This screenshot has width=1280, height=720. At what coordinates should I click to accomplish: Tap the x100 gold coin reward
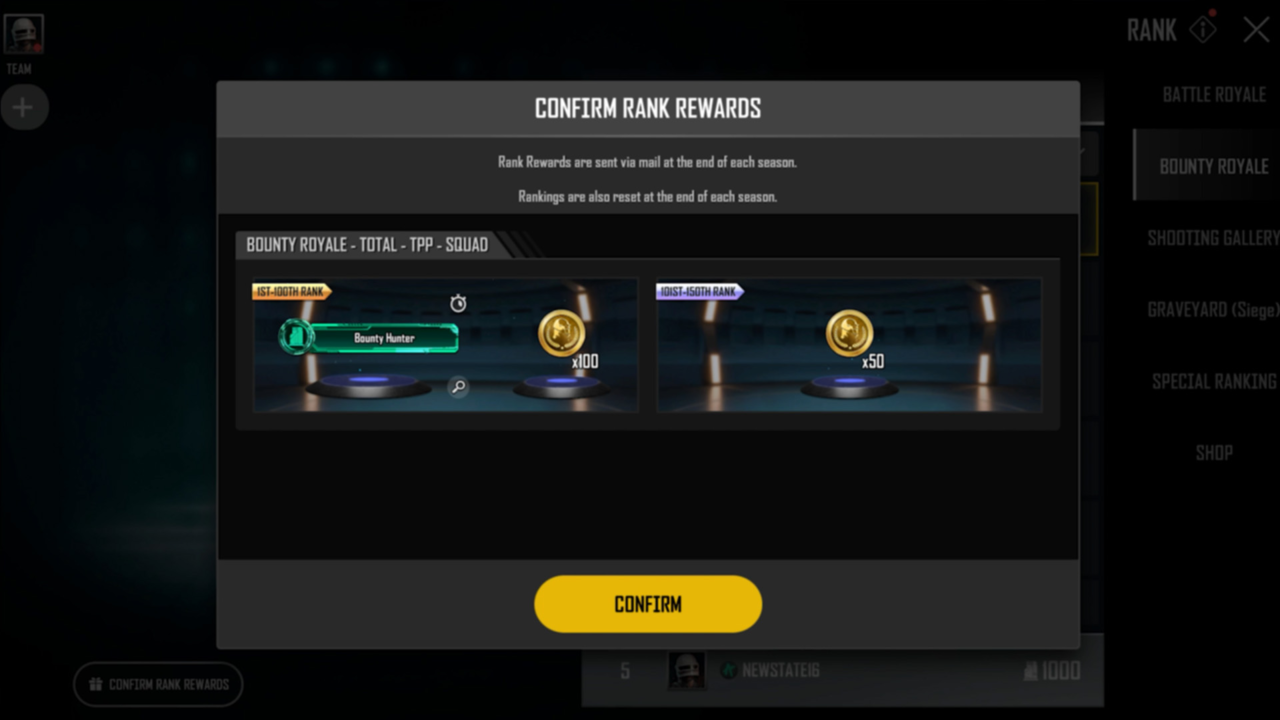562,335
